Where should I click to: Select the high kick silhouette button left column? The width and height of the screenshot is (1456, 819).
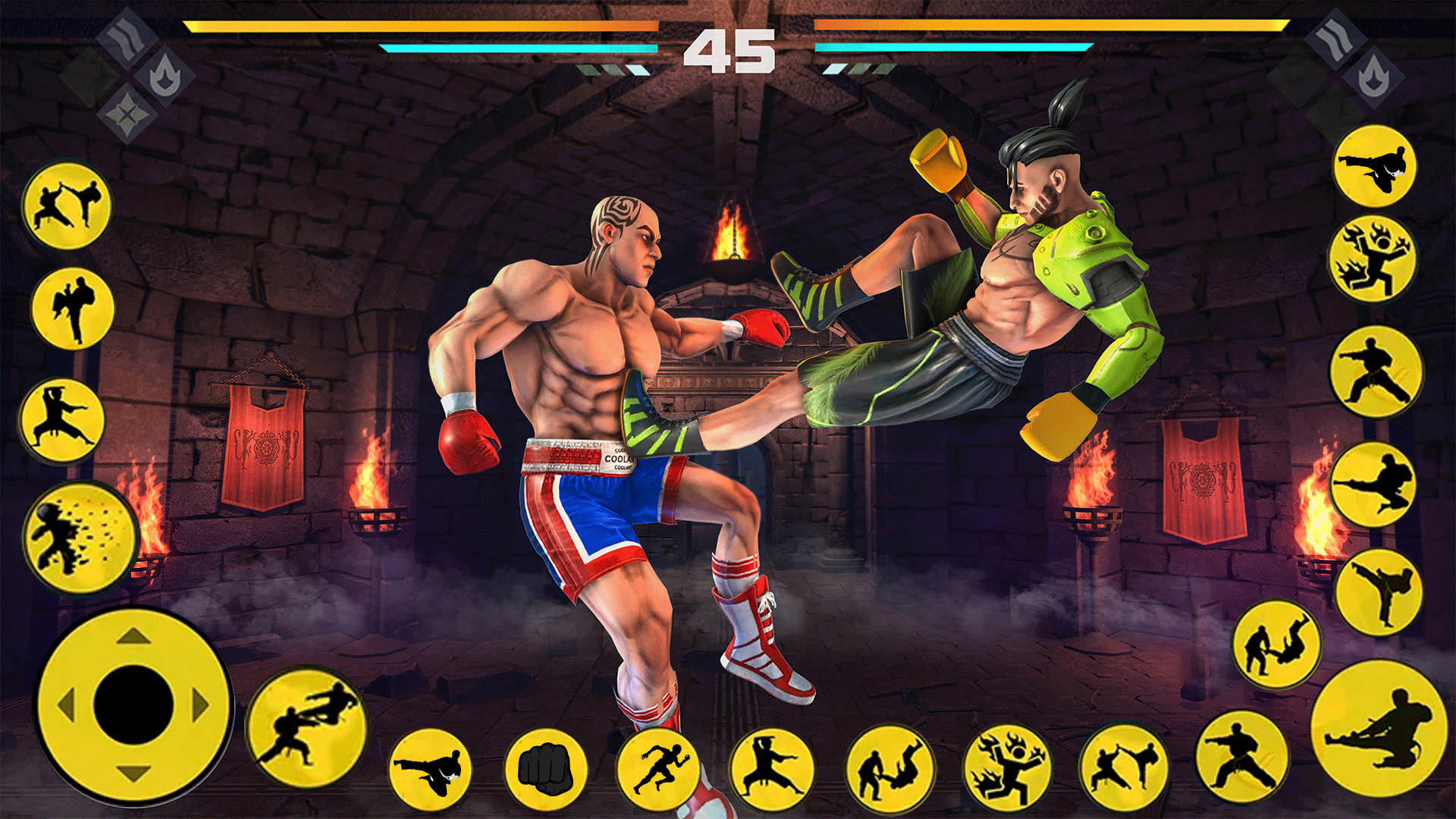coord(72,307)
